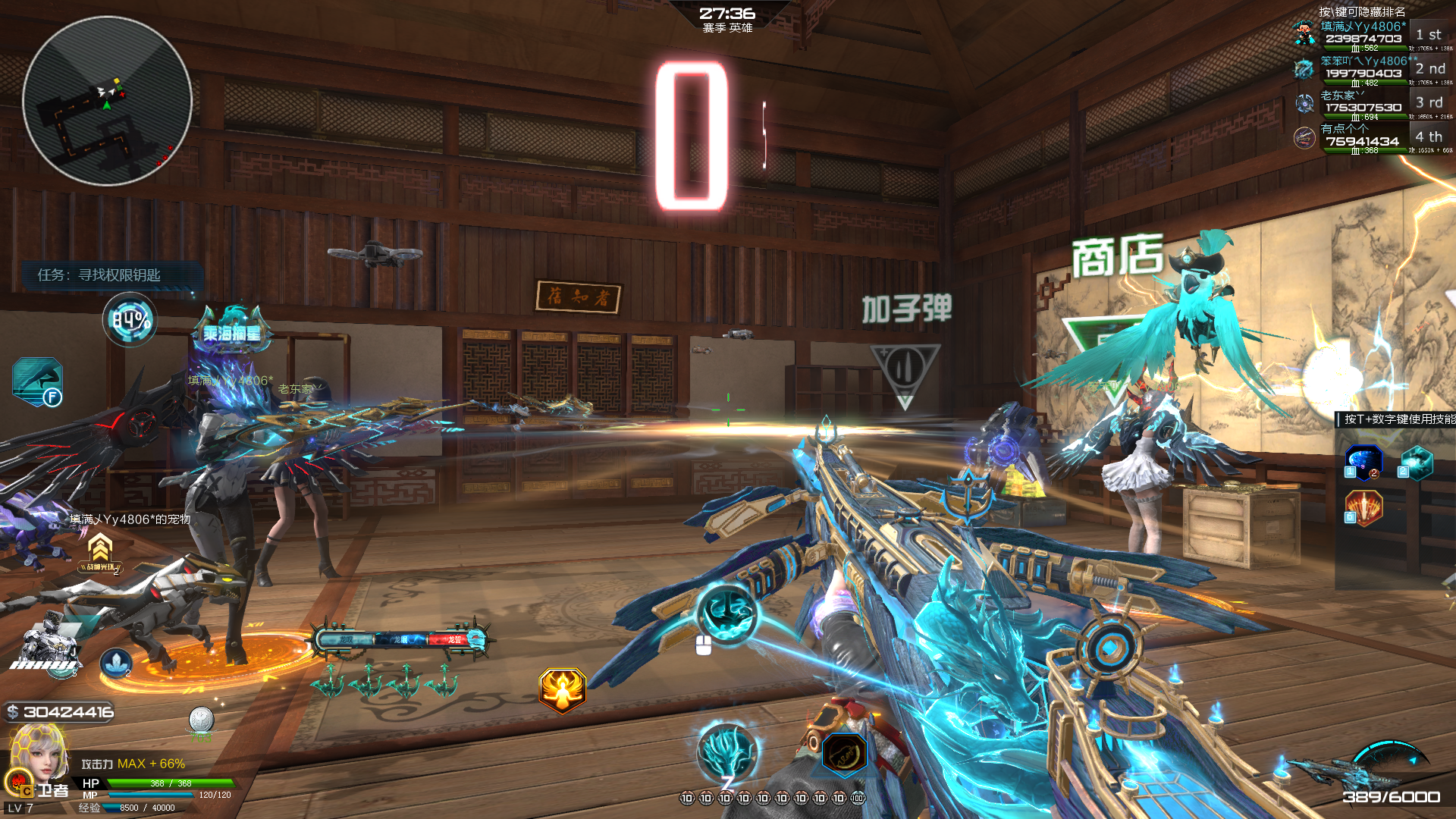1456x819 pixels.
Task: Activate the teal anchor weapon skill
Action: (726, 613)
